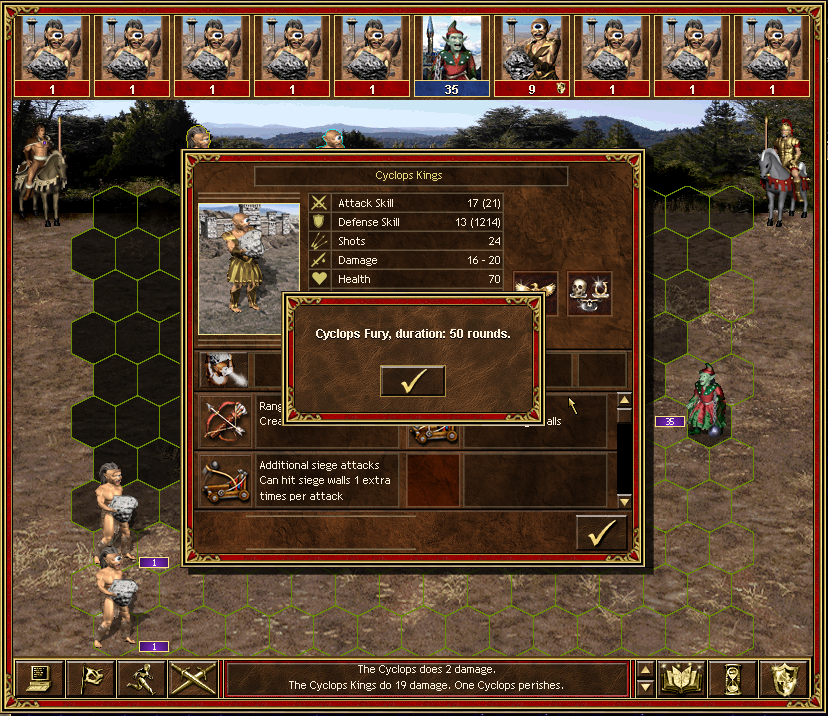Select the Cyclops Kings portrait with 9 units
This screenshot has width=828, height=716.
pos(532,48)
